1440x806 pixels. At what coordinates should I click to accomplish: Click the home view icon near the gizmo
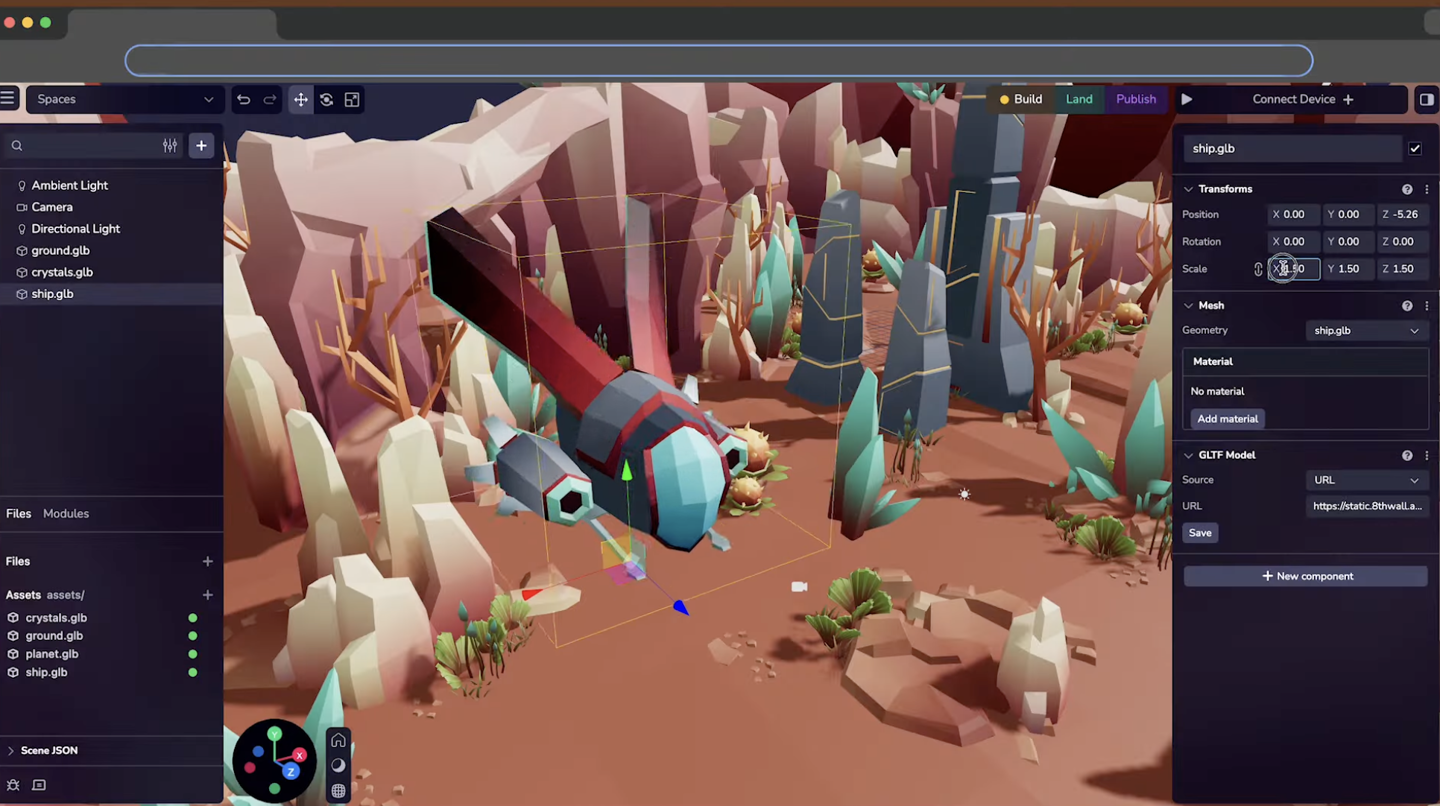coord(338,739)
